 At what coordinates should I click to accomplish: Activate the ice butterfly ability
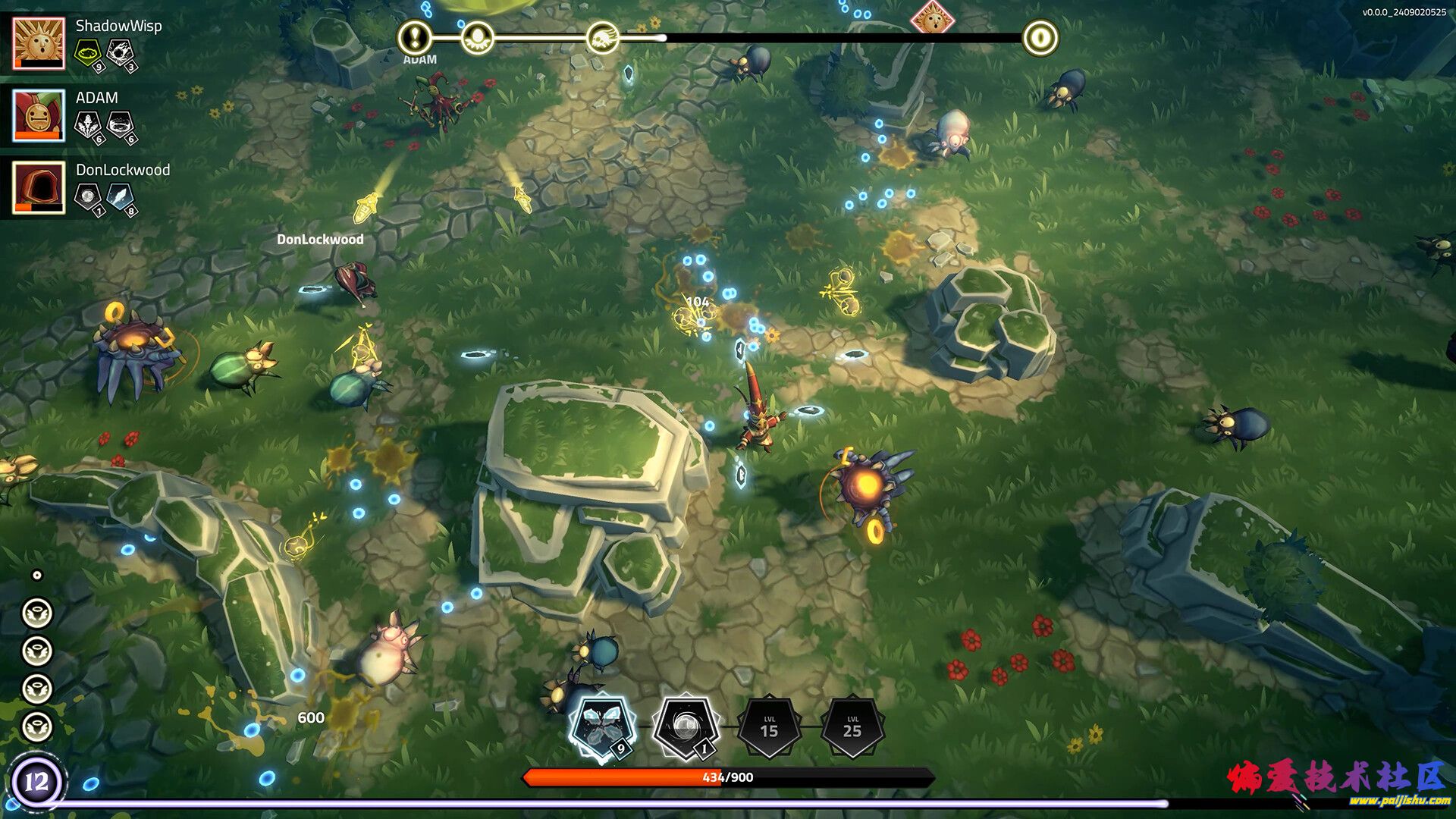(602, 726)
